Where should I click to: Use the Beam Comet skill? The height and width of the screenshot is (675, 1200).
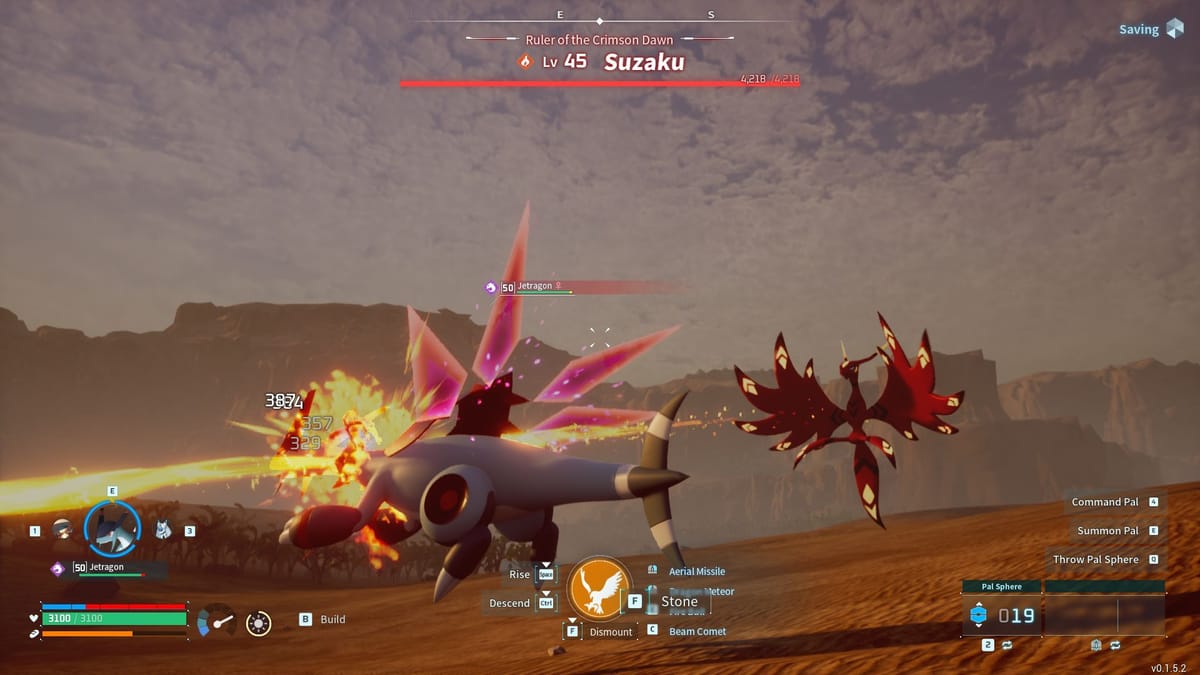pyautogui.click(x=697, y=631)
